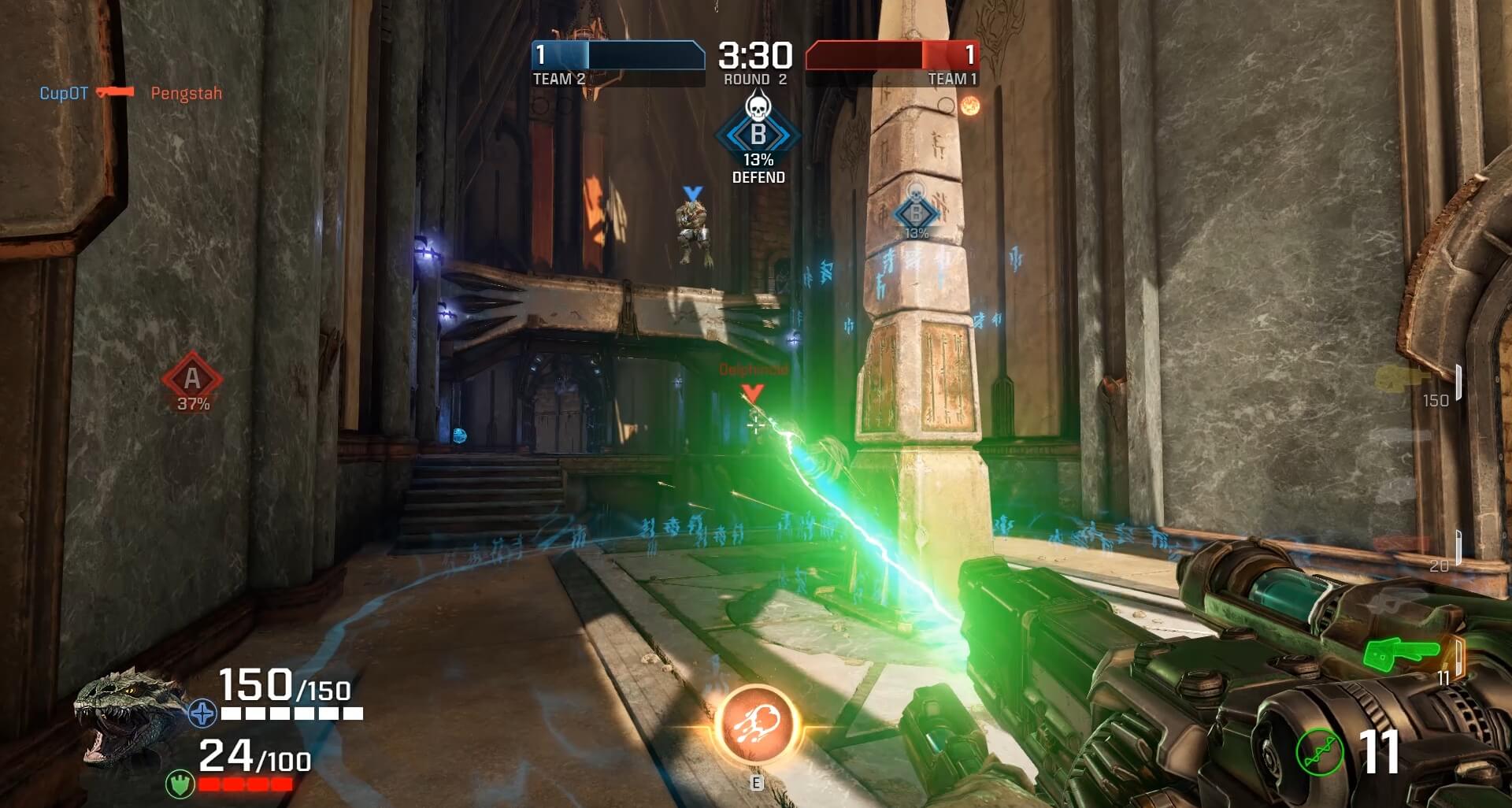Click the circular lightning ammo icon
The height and width of the screenshot is (808, 1512).
click(x=1319, y=752)
